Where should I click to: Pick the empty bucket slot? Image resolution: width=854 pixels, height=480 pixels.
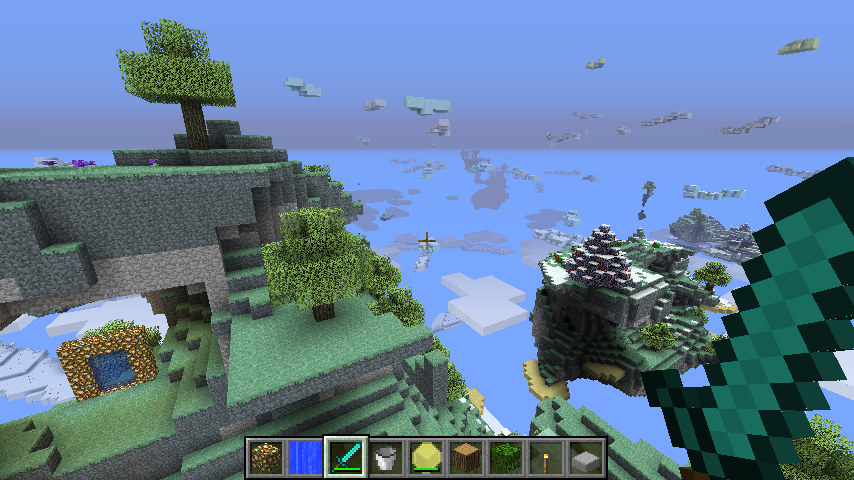pyautogui.click(x=386, y=458)
